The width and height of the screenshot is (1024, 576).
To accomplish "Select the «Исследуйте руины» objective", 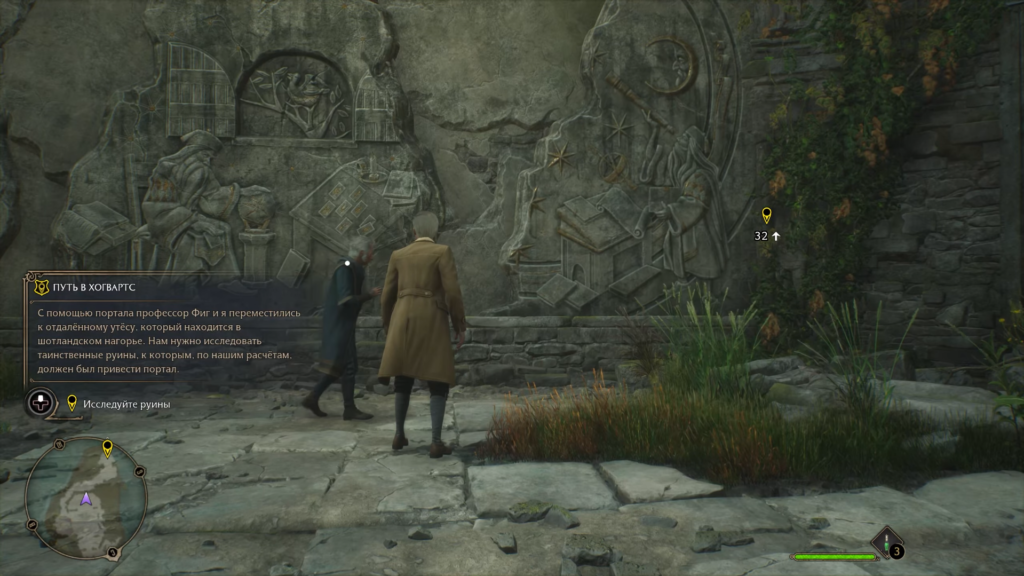I will [x=126, y=404].
